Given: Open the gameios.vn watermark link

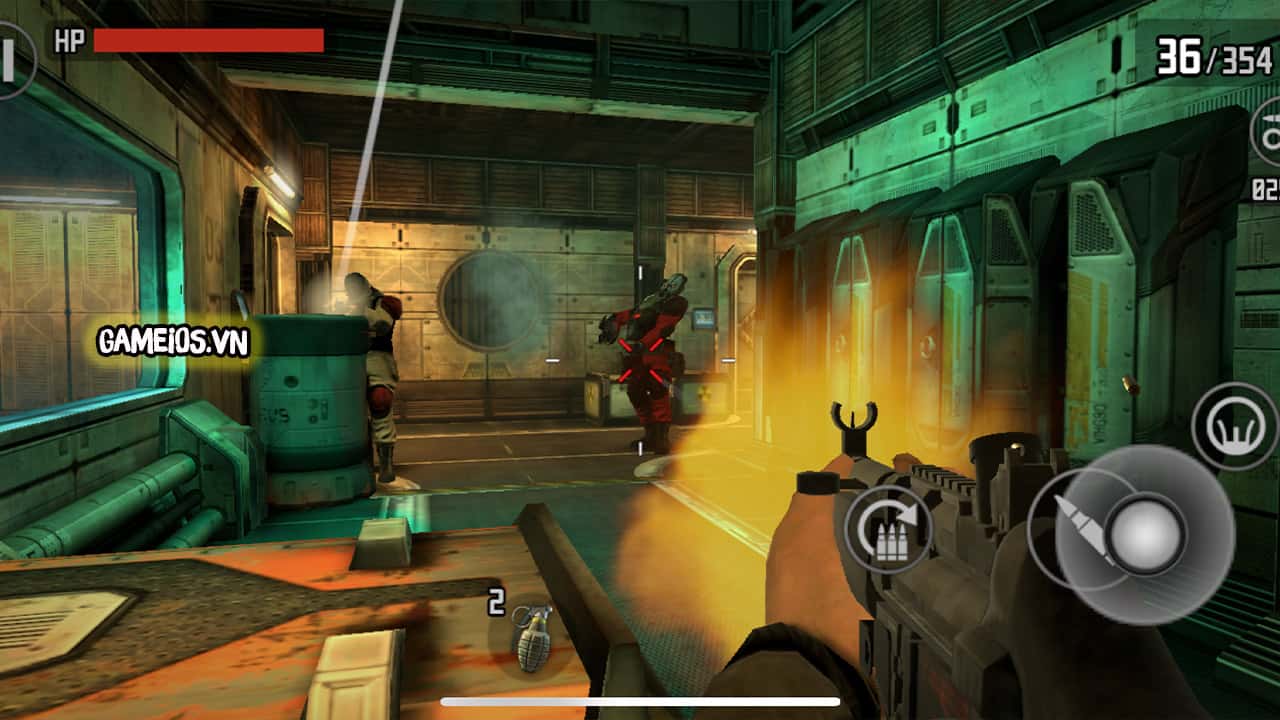Looking at the screenshot, I should 170,338.
